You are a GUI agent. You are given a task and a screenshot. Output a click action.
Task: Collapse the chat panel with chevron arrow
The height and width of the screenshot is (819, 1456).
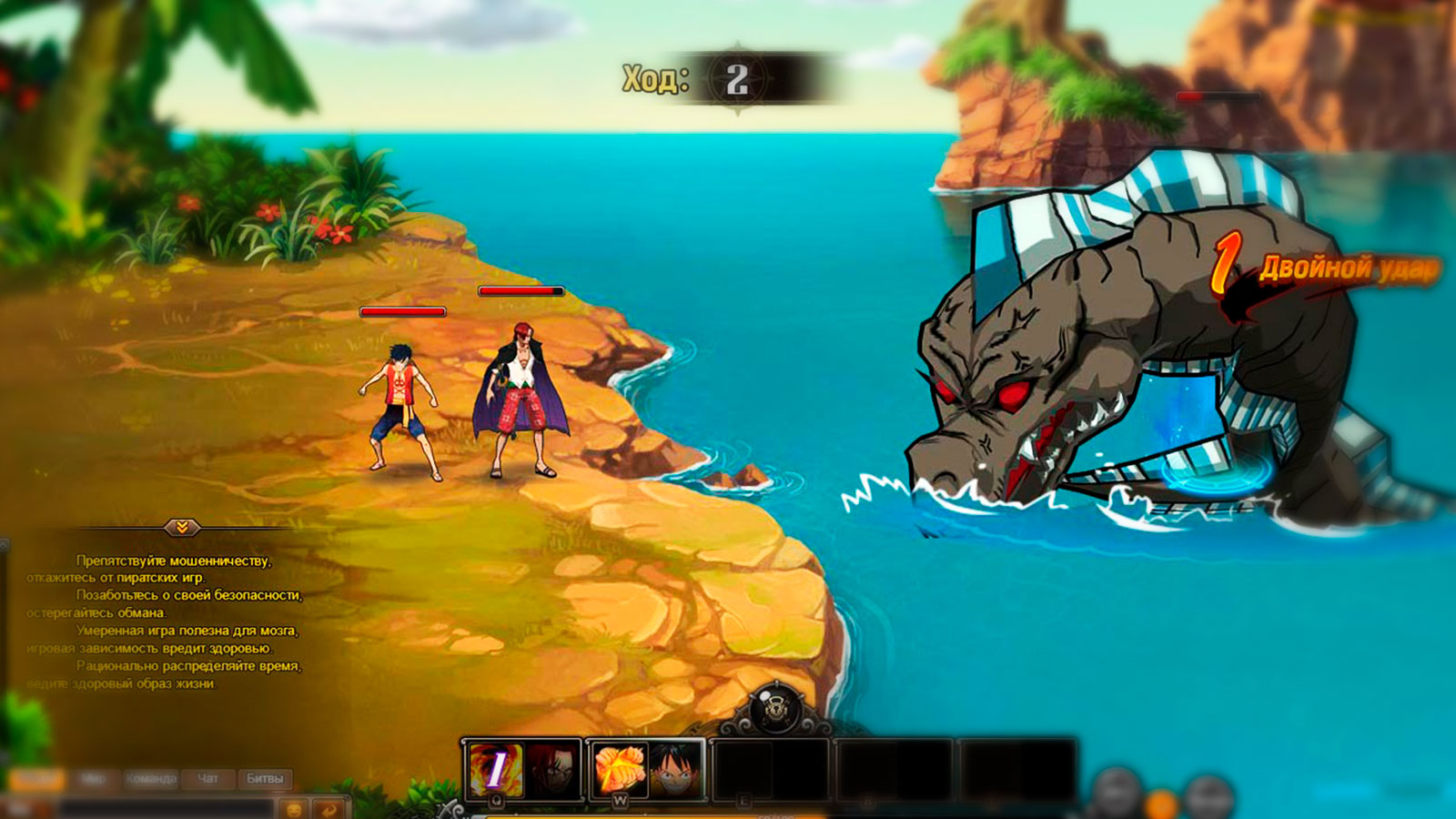coord(182,528)
